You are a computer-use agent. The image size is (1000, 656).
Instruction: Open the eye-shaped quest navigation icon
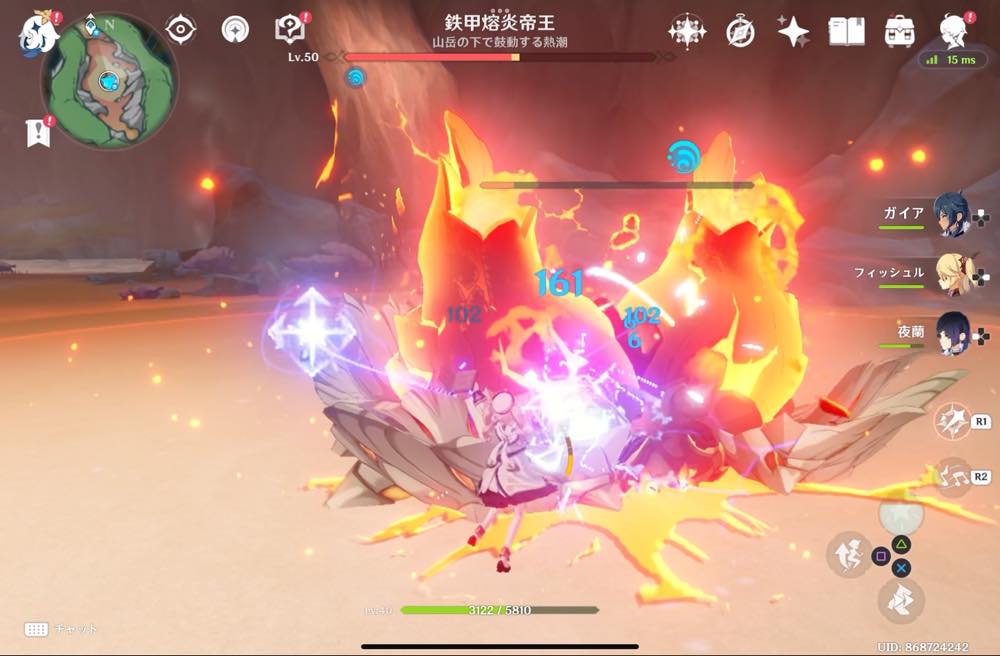(x=180, y=30)
